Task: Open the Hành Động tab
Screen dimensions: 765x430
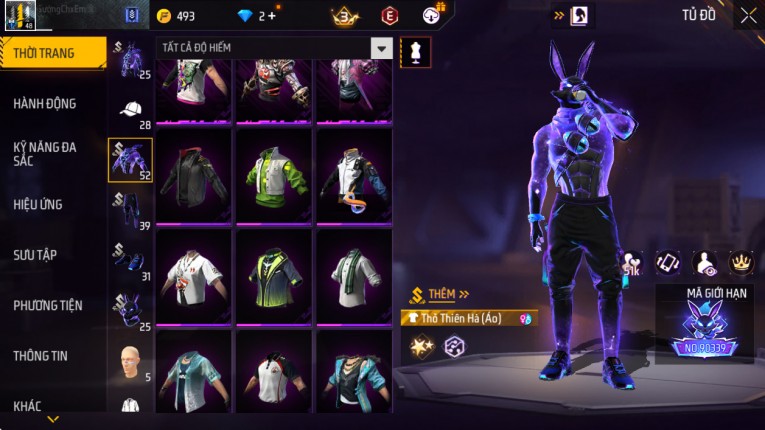Action: (x=45, y=104)
